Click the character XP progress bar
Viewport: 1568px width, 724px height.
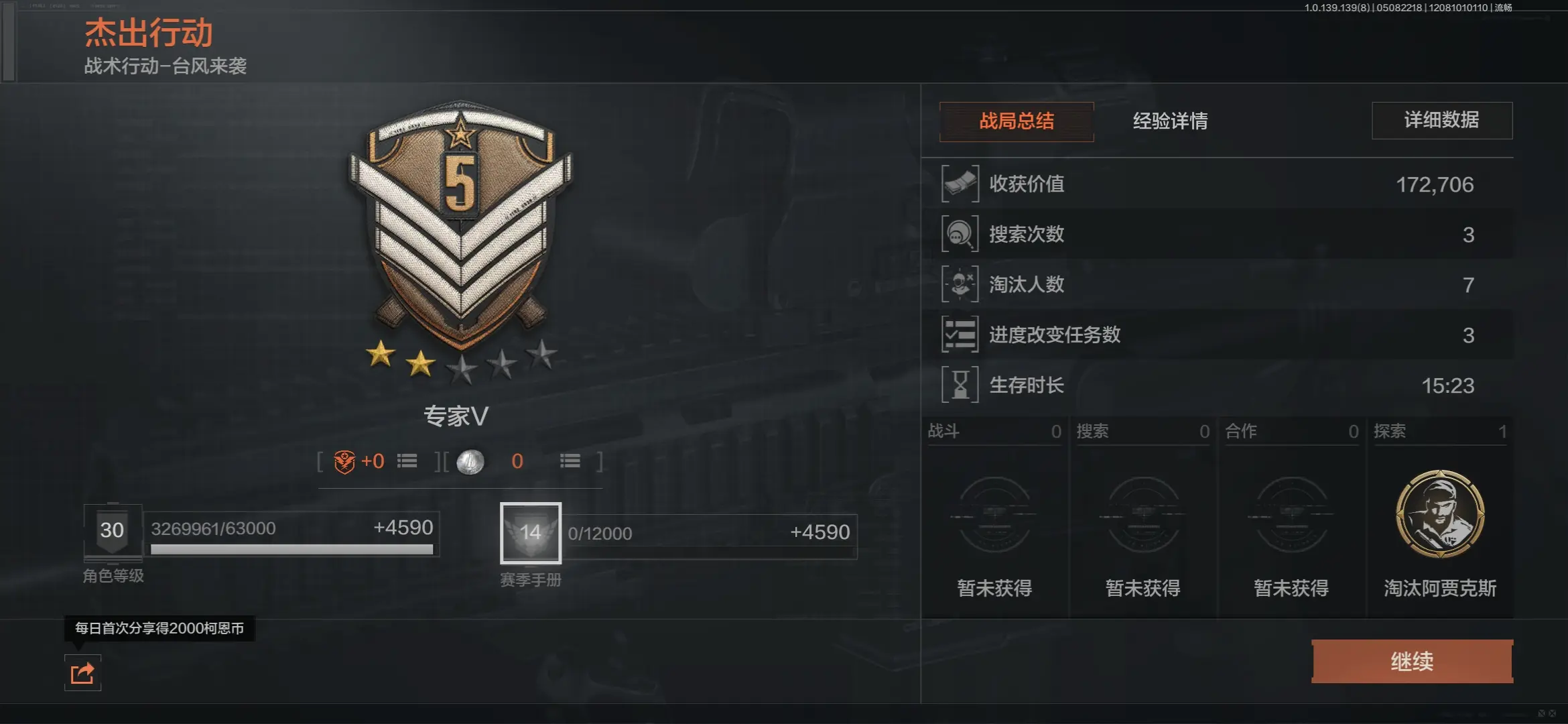pyautogui.click(x=291, y=548)
